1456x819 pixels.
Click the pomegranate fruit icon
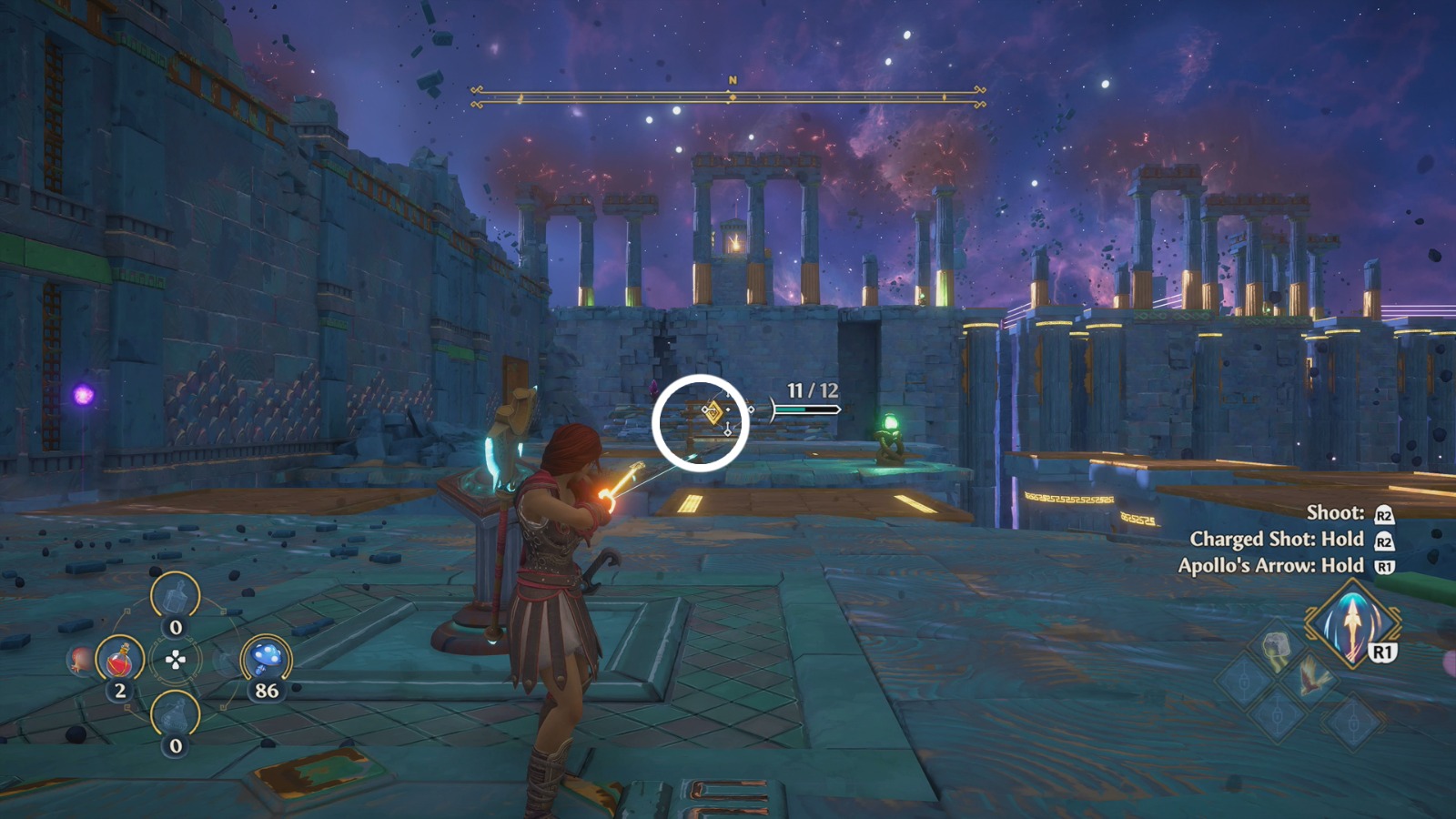pos(79,662)
